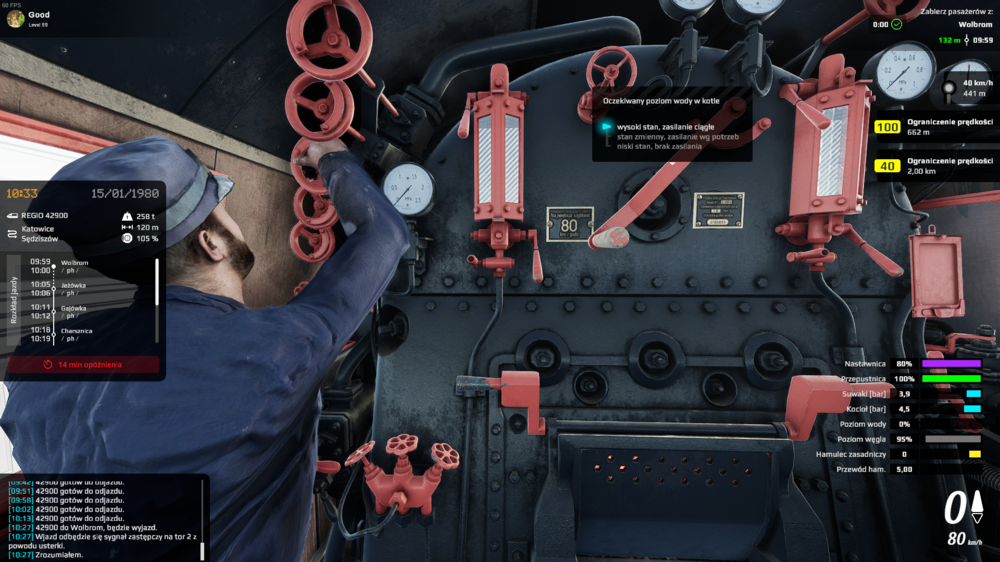Screen dimensions: 1000x562
Task: Open the player avatar profile icon
Action: 15,19
